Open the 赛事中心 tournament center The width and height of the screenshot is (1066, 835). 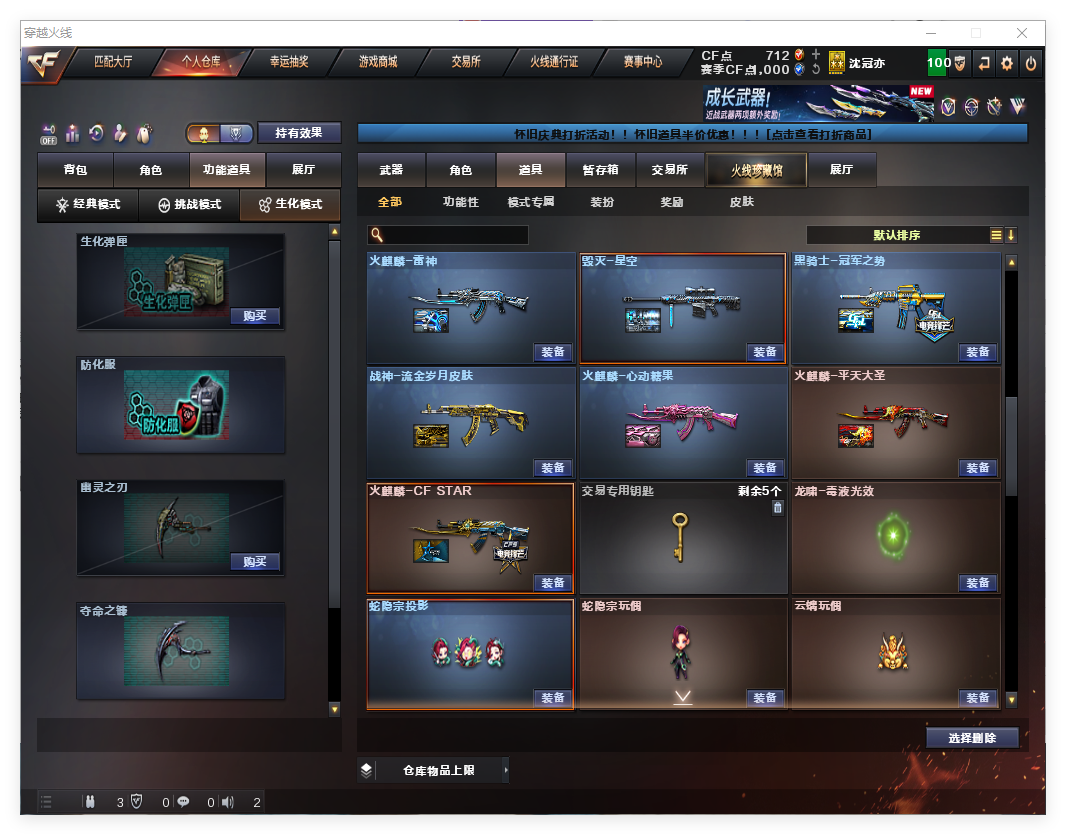coord(642,62)
